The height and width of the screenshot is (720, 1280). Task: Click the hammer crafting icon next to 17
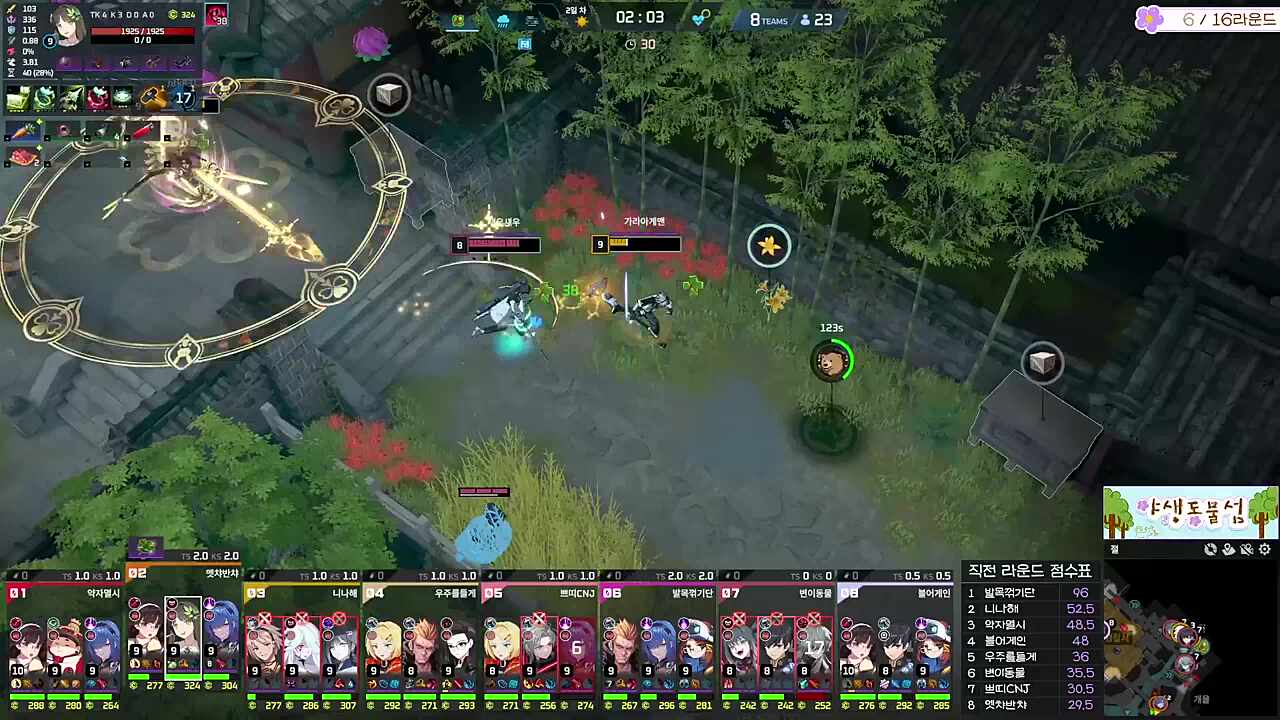click(x=151, y=97)
